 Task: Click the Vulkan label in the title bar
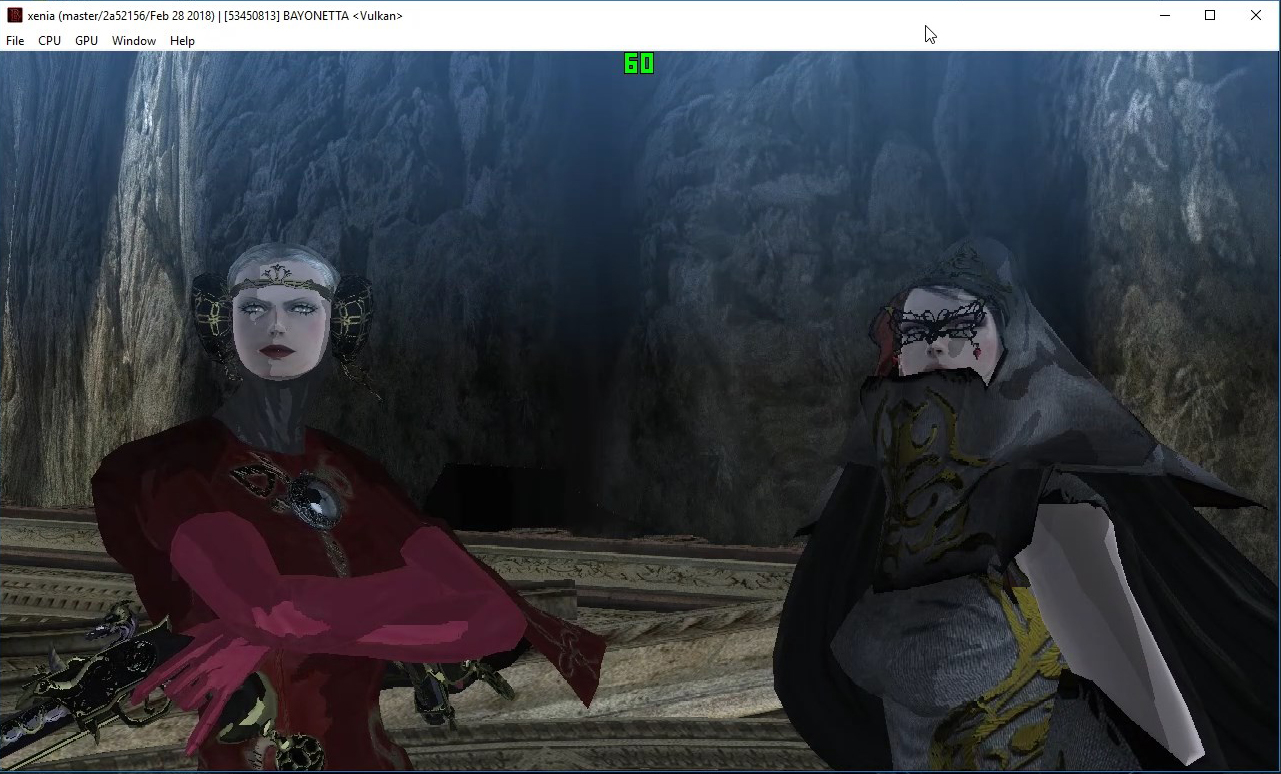pos(378,15)
